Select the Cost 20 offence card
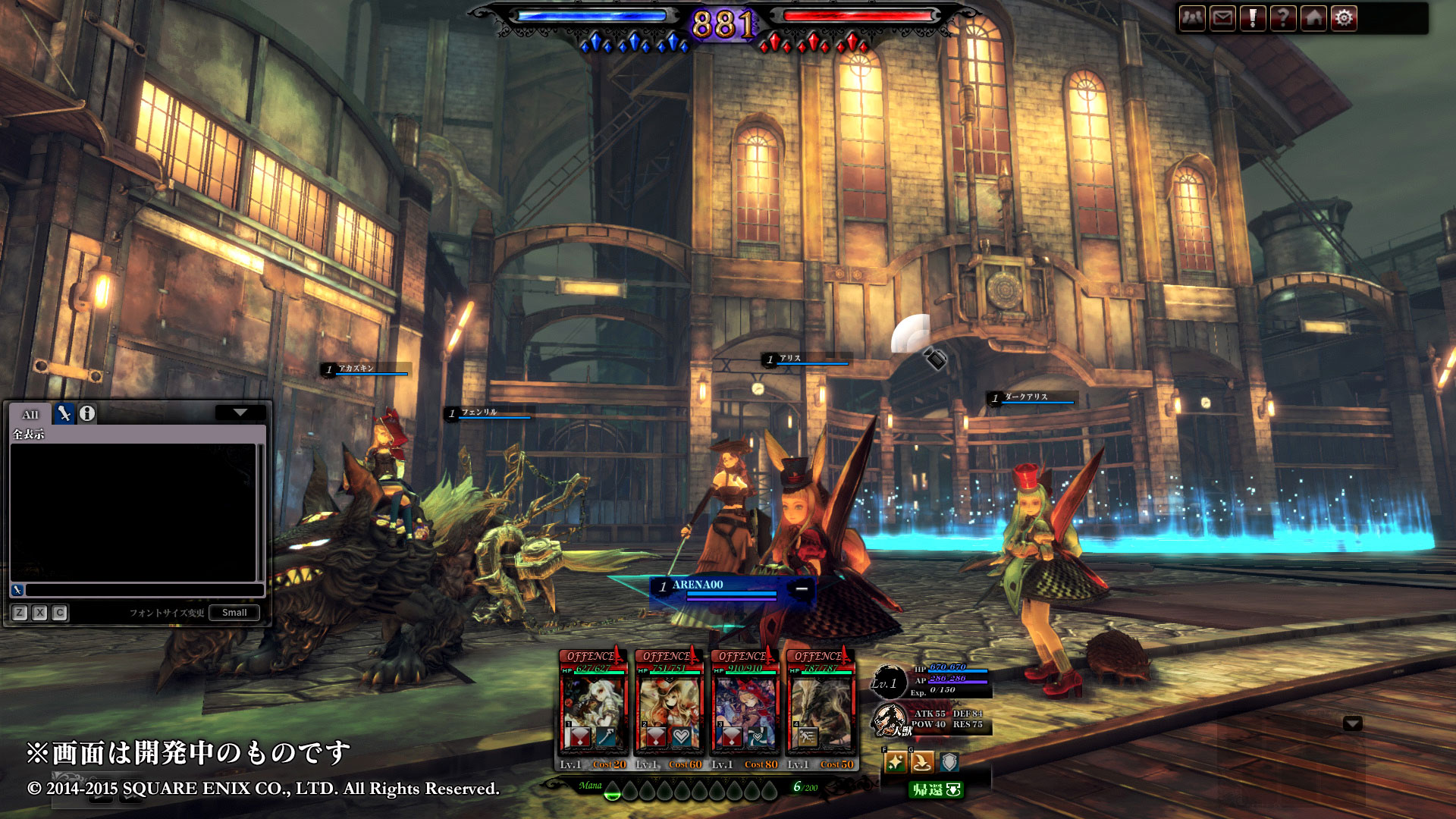 (593, 709)
